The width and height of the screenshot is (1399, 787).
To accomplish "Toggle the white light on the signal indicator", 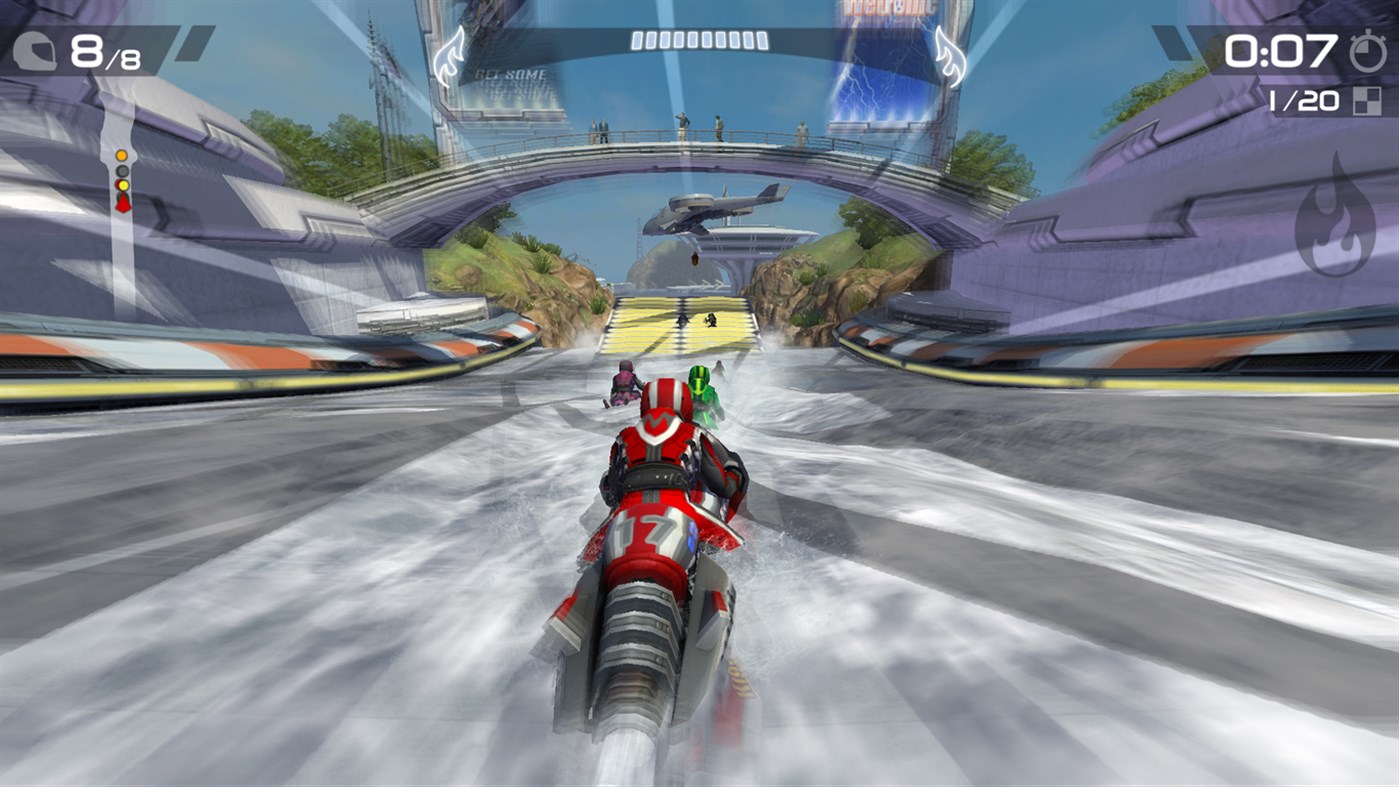I will click(120, 172).
